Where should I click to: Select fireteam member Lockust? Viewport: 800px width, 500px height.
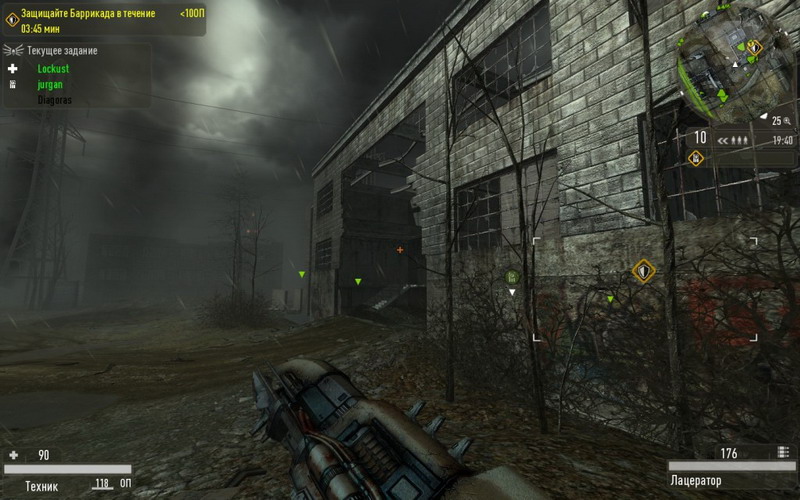(x=54, y=69)
